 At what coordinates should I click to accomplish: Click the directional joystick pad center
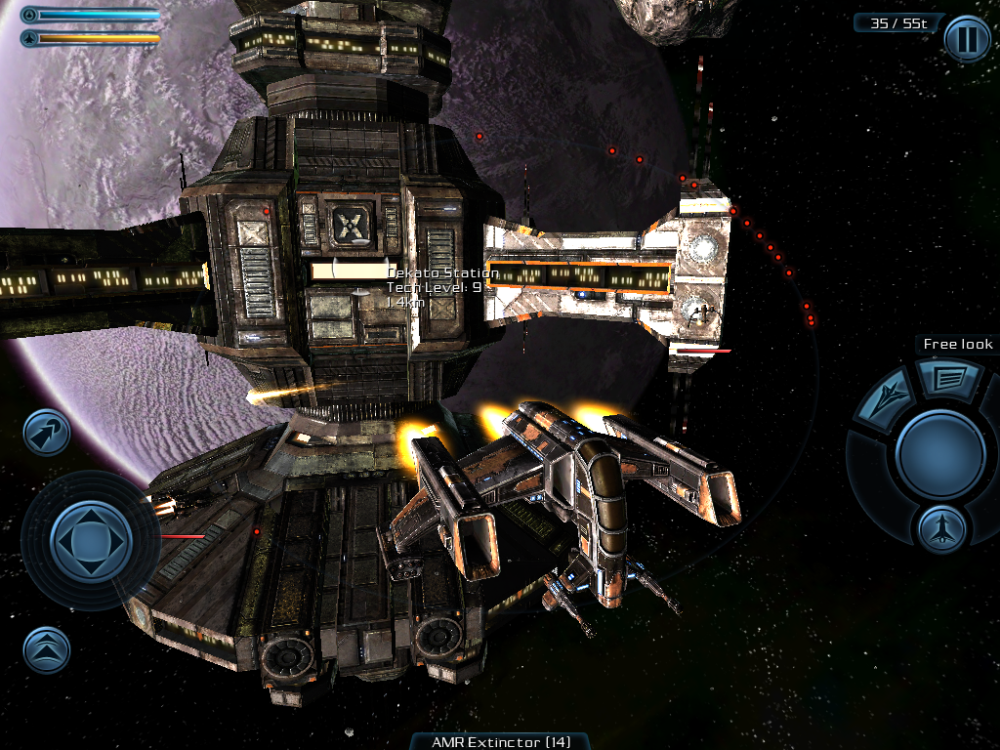pyautogui.click(x=90, y=541)
